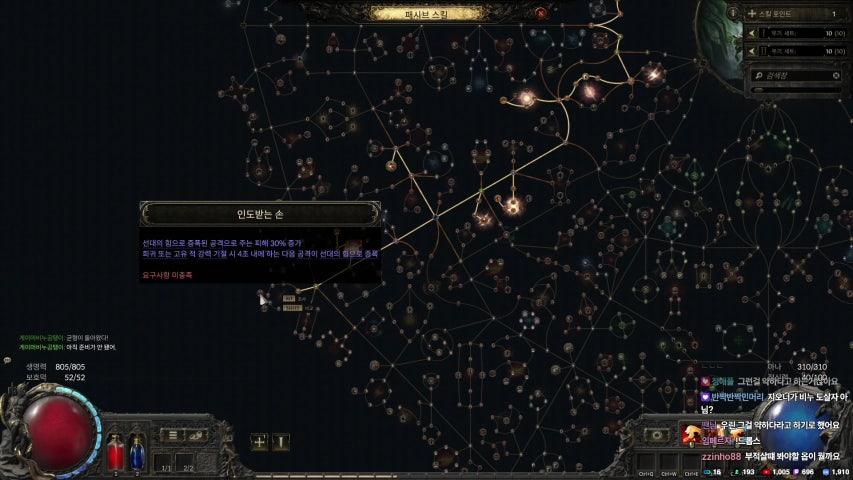Open the menu button with three lines

[x=173, y=436]
